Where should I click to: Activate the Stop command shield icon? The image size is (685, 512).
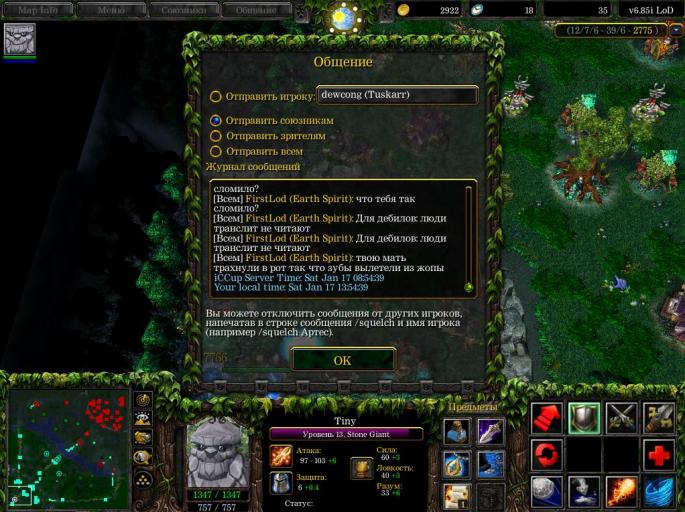(584, 418)
